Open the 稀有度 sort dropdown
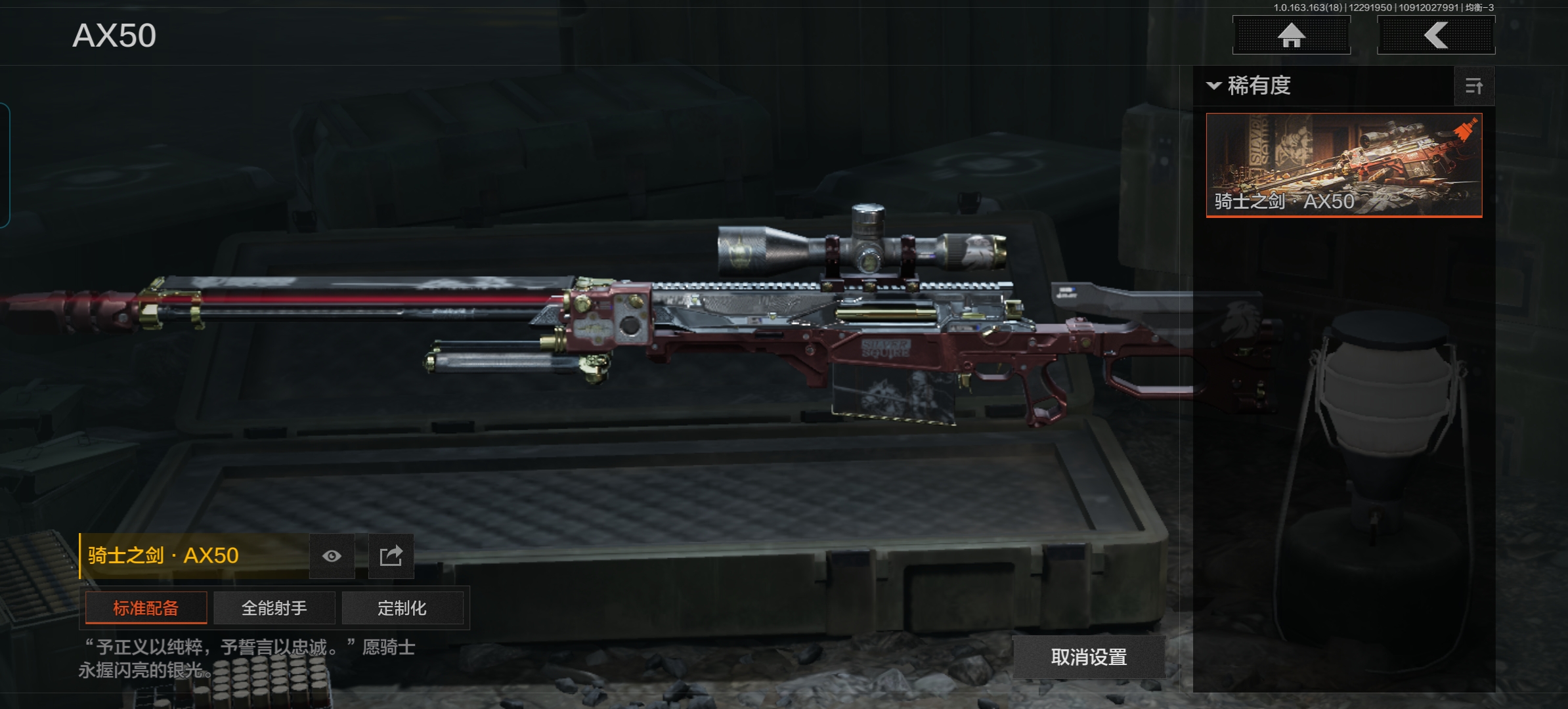 pos(1250,86)
